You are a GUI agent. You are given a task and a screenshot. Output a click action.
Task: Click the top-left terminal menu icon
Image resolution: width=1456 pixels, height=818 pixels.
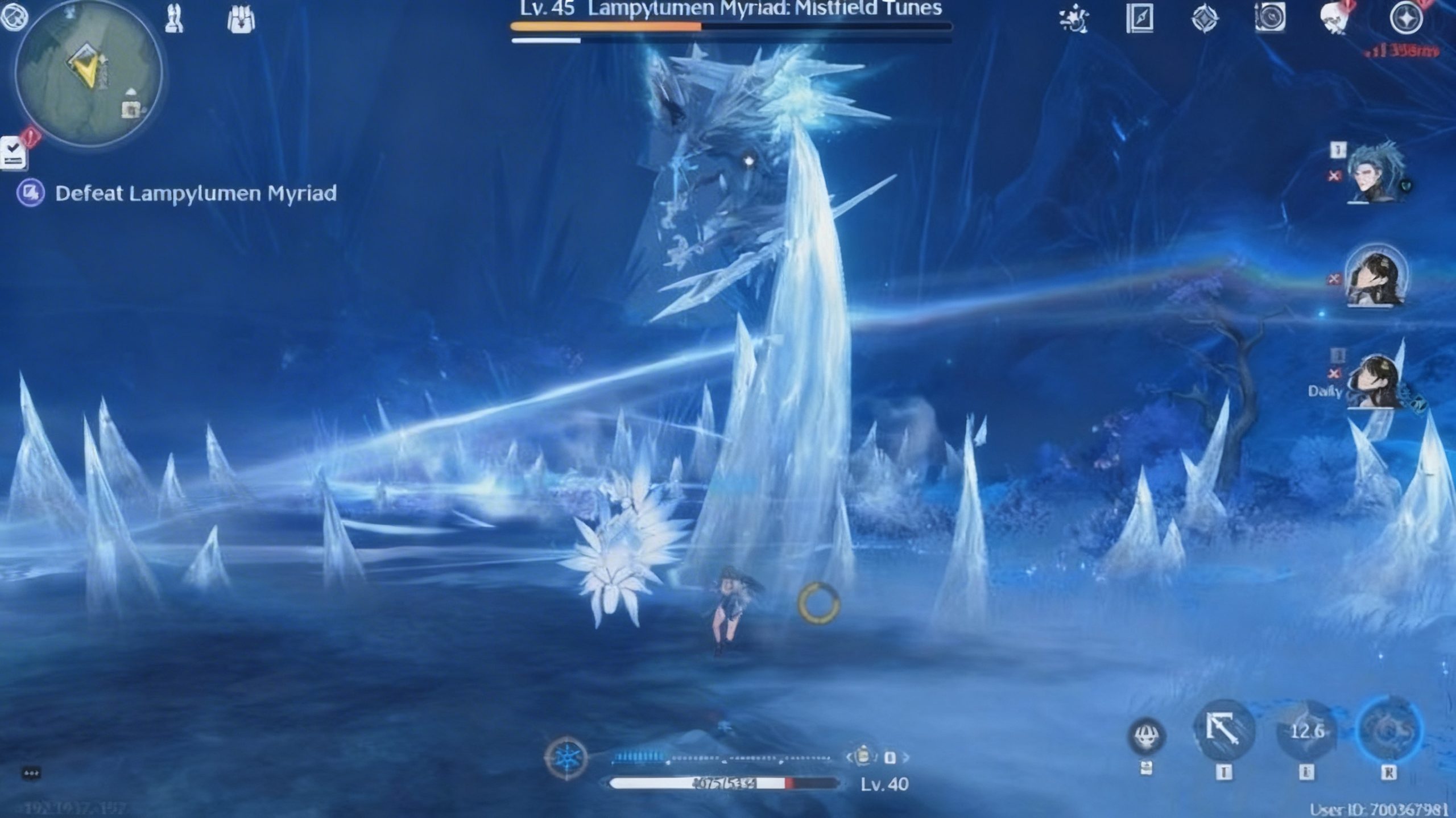click(x=14, y=15)
